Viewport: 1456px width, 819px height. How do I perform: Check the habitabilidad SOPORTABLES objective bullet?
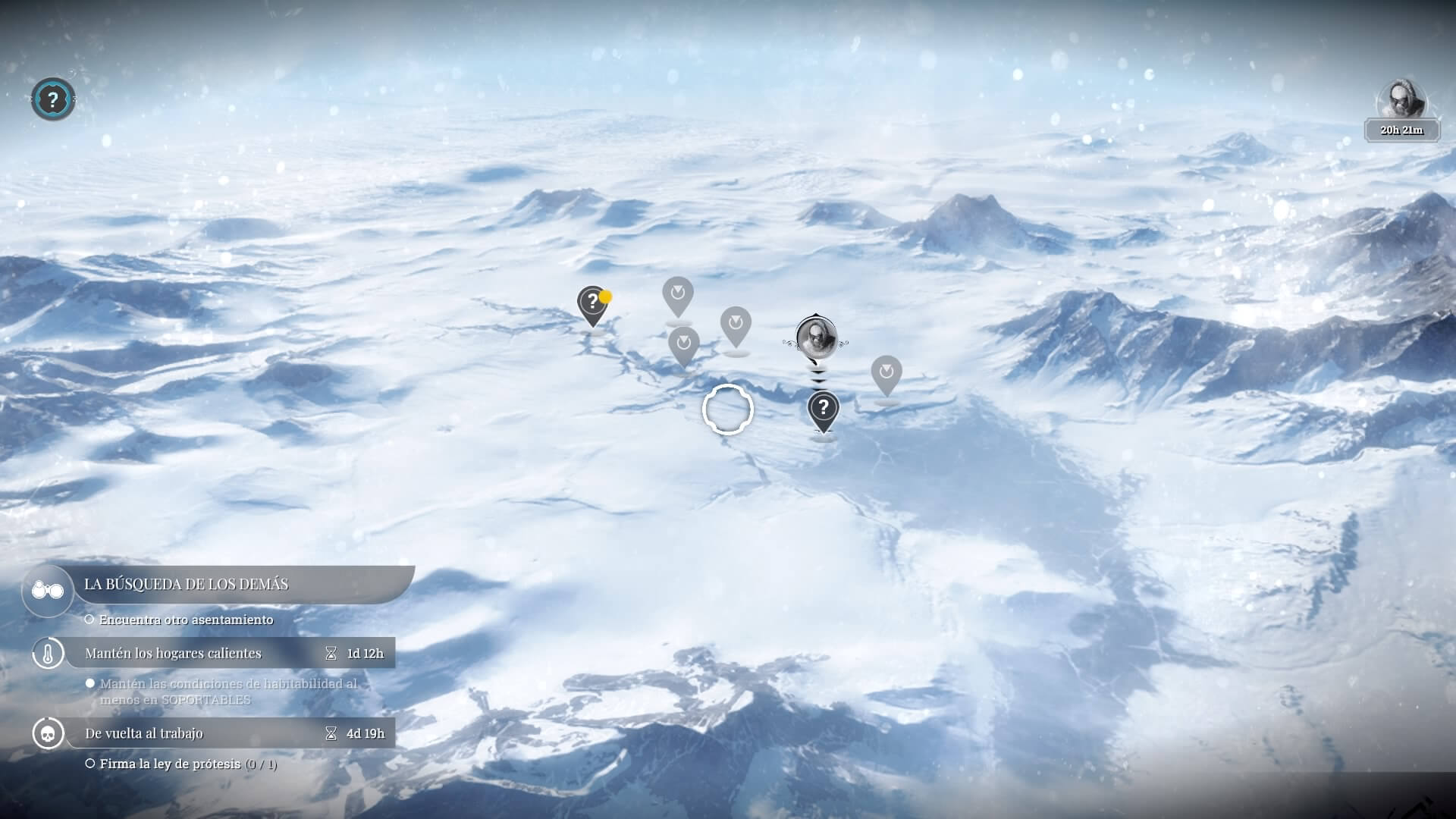pos(90,683)
